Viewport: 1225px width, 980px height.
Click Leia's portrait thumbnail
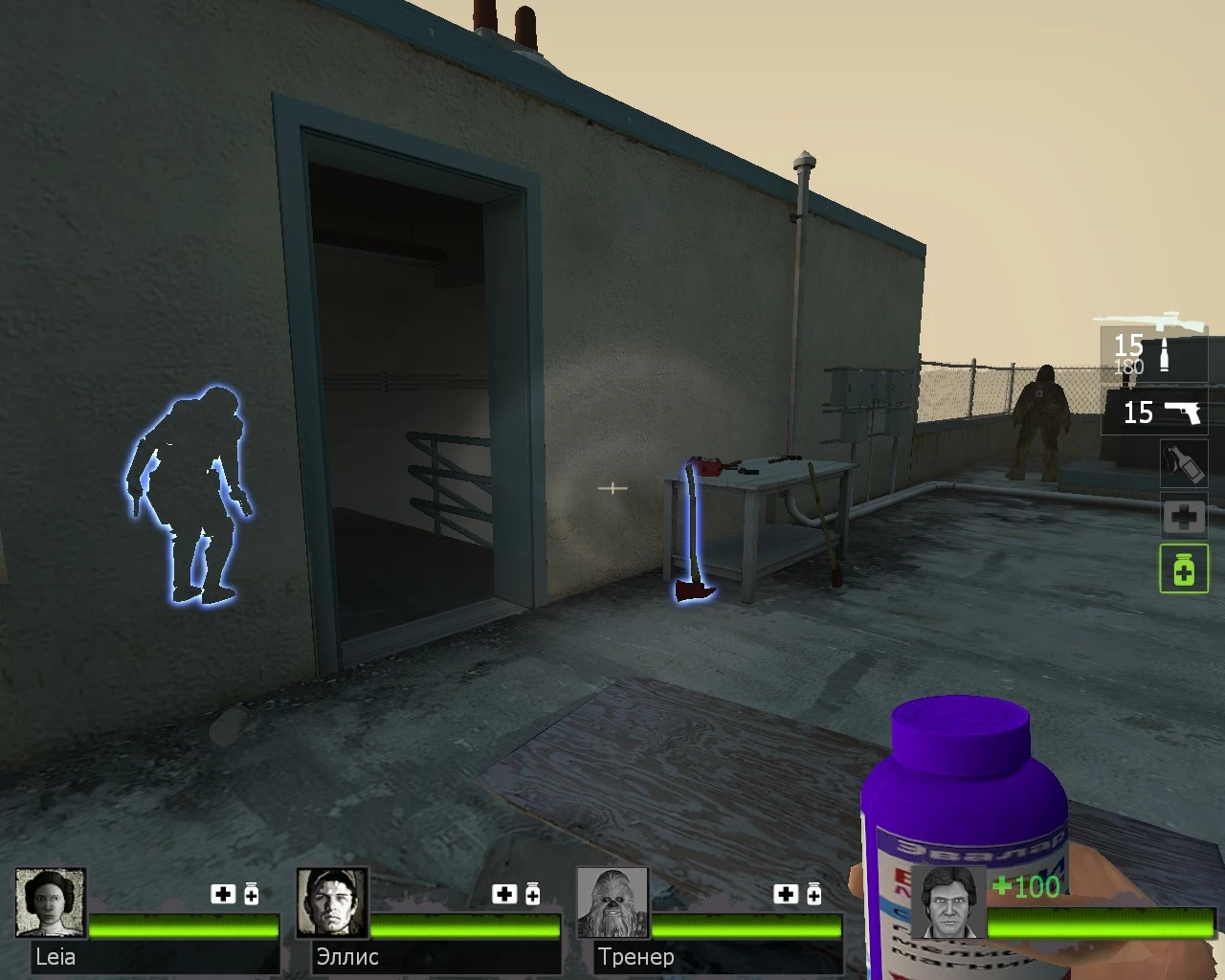tap(51, 903)
